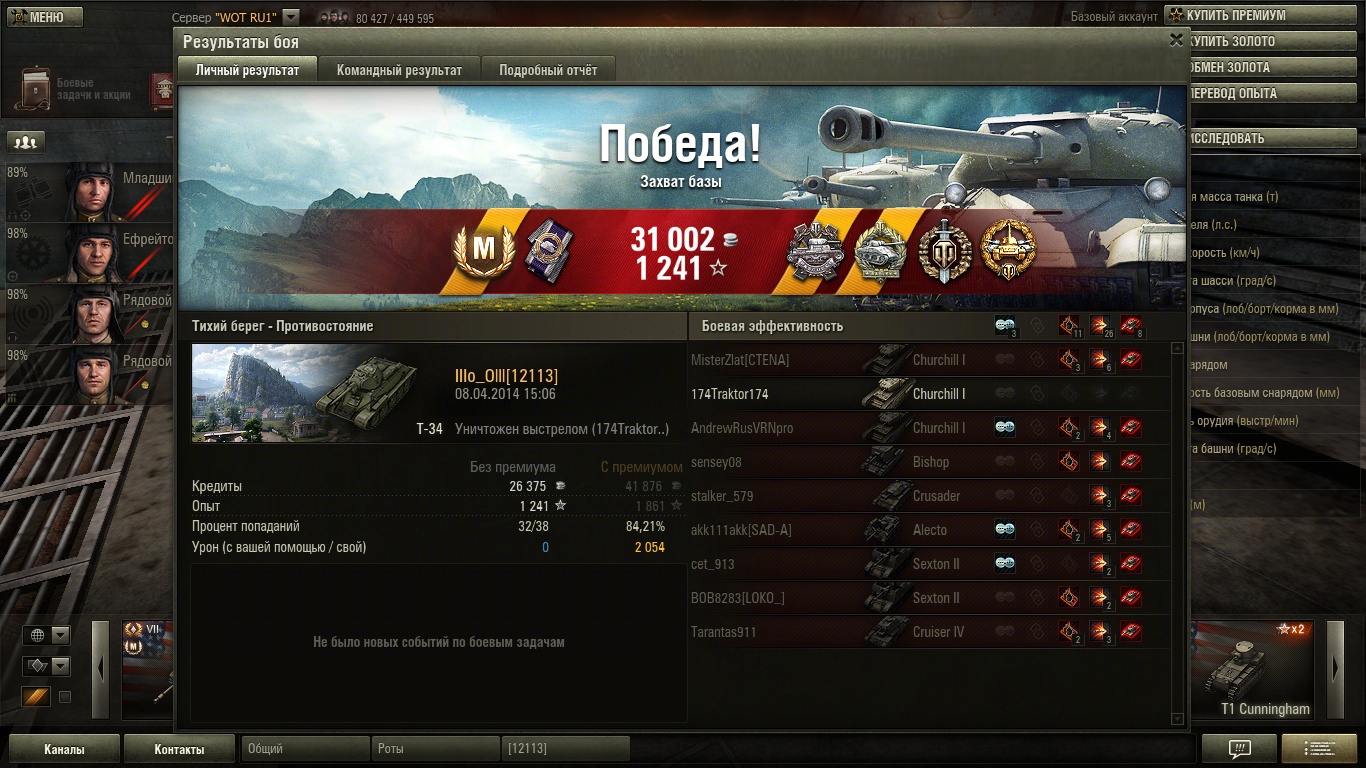This screenshot has height=768, width=1366.
Task: Open the notifications speech bubble button
Action: [1239, 749]
